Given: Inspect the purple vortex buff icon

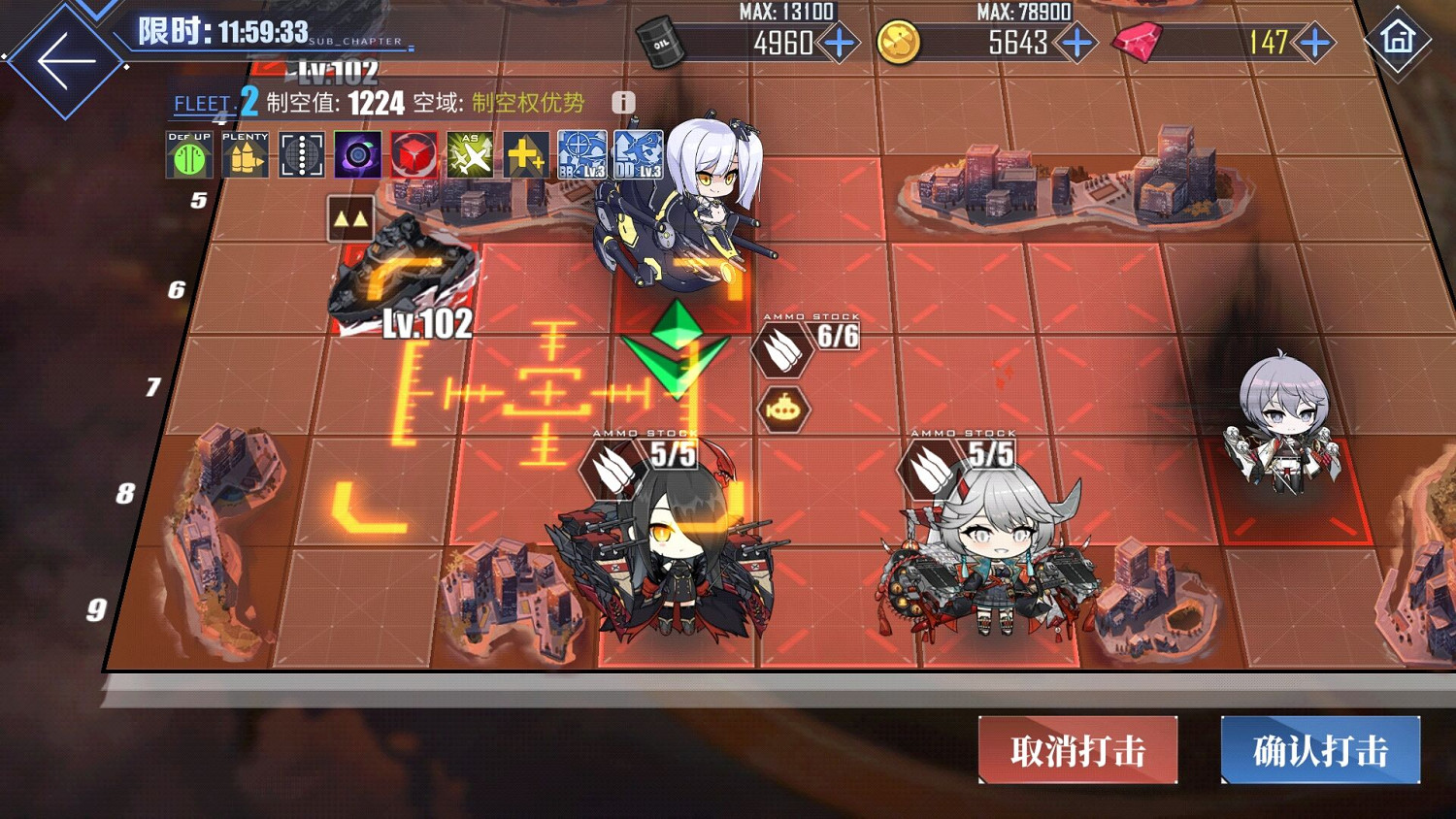Looking at the screenshot, I should point(357,157).
